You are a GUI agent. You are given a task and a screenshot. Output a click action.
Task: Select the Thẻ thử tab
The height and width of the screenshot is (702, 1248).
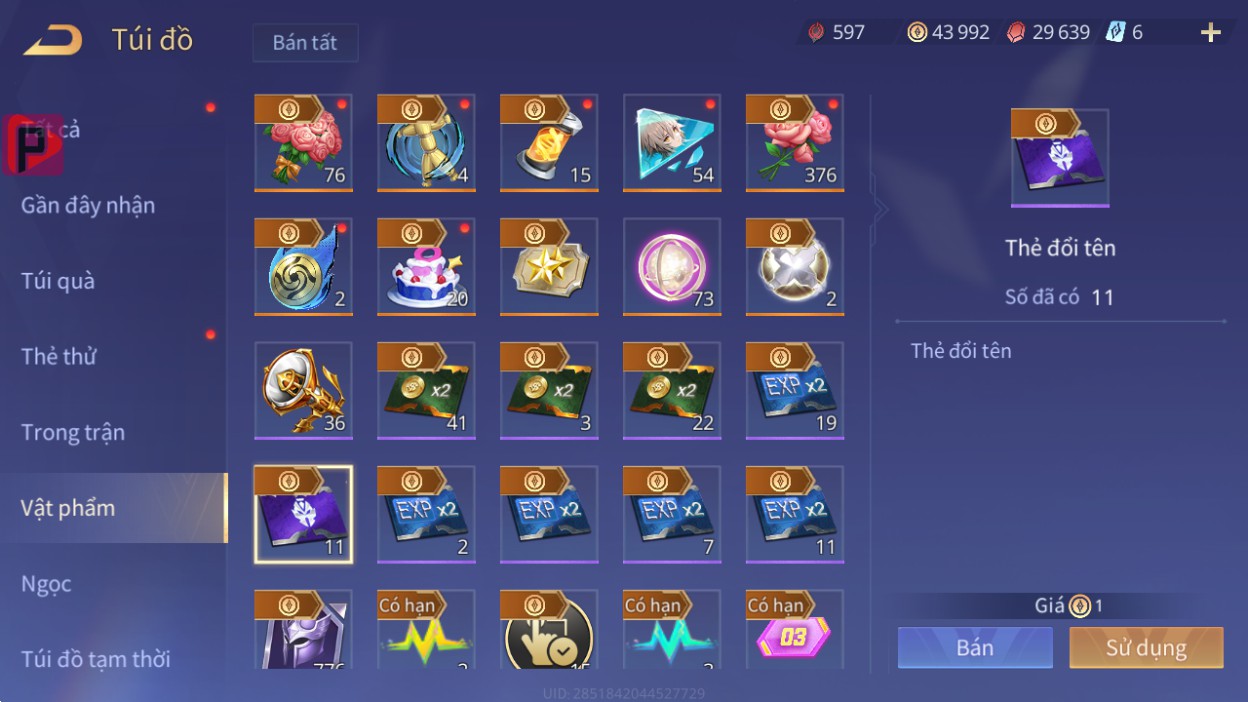tap(58, 356)
